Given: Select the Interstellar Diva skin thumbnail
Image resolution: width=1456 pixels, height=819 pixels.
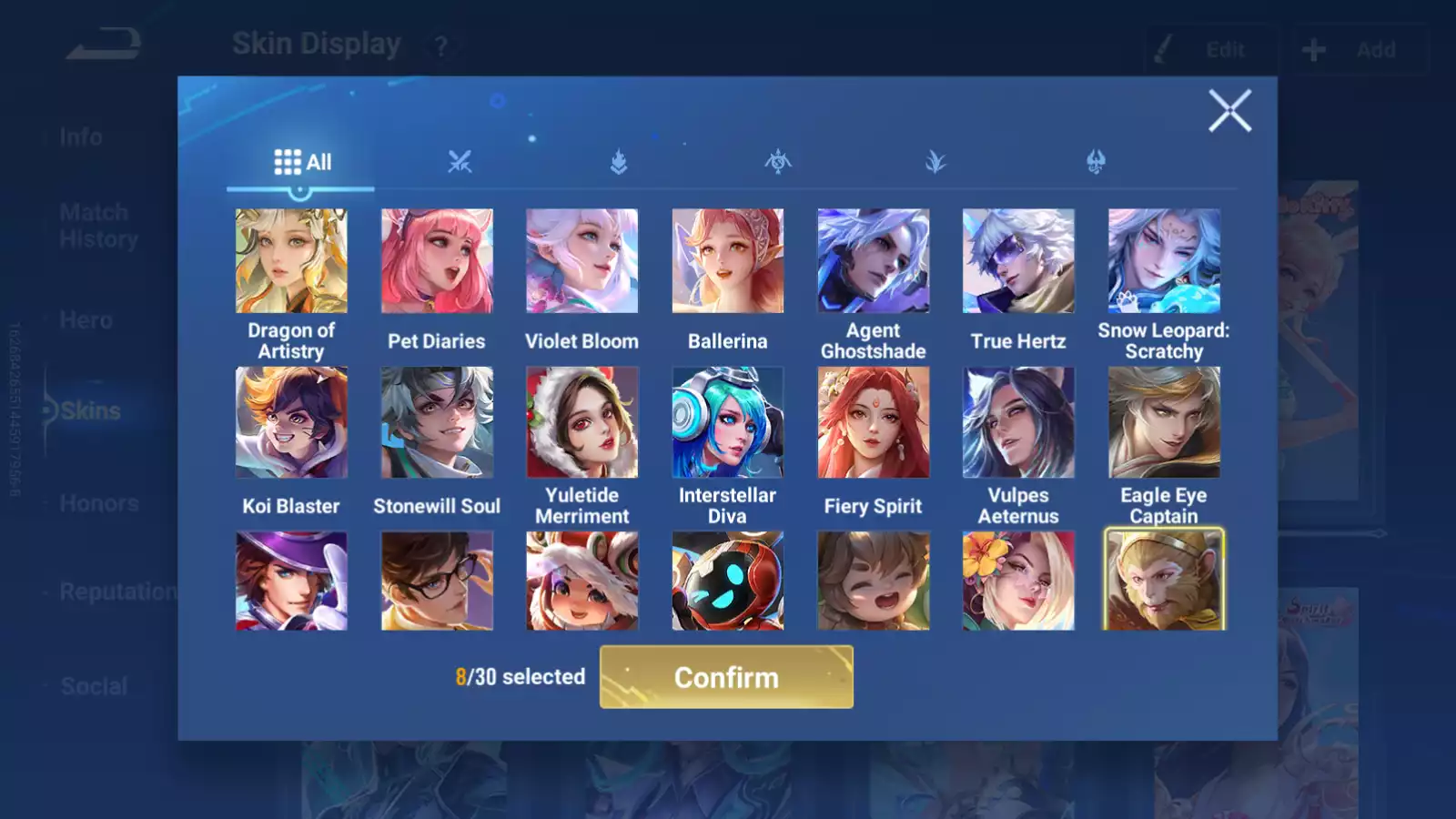Looking at the screenshot, I should [727, 421].
